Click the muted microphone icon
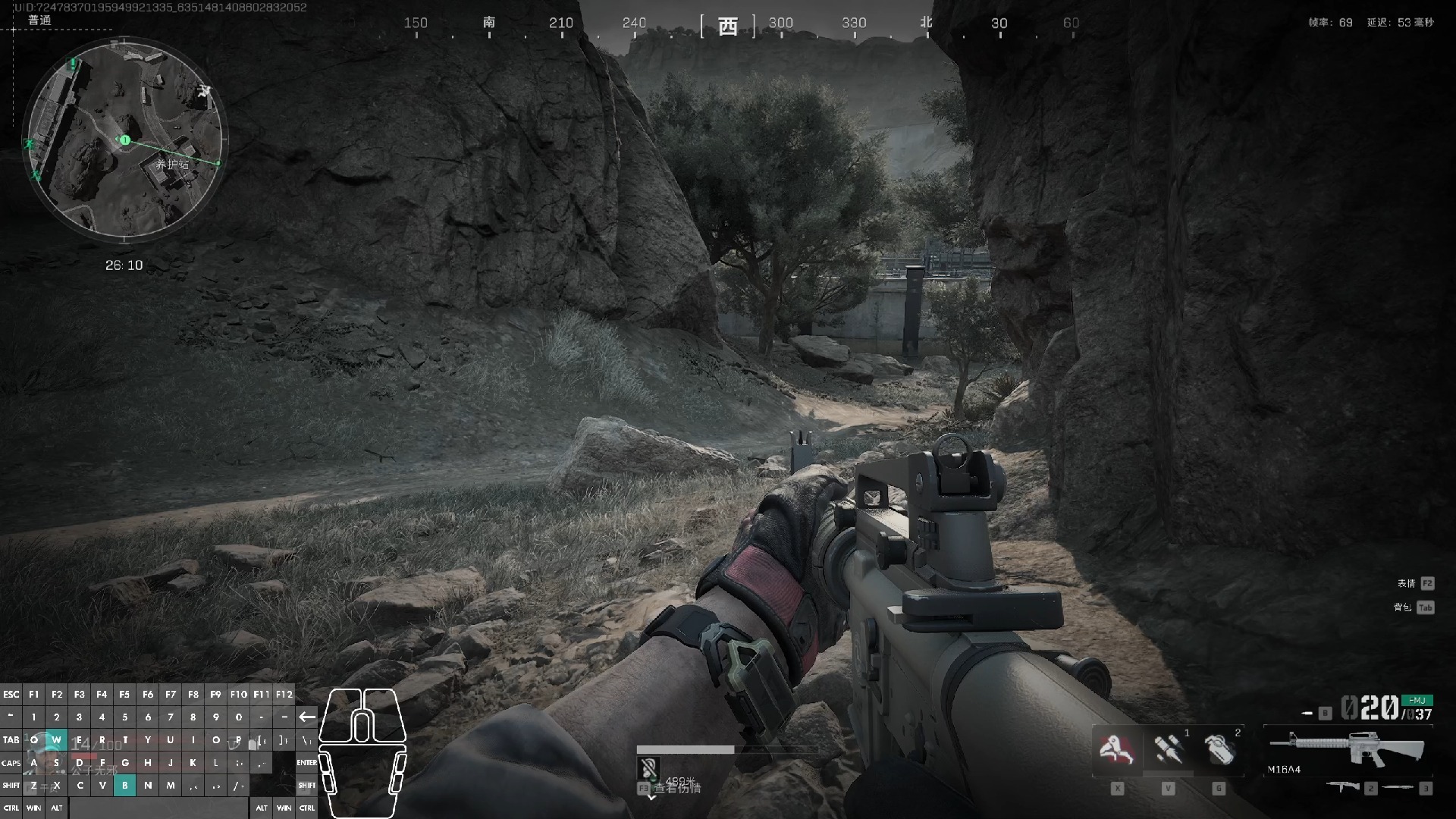 (x=648, y=769)
